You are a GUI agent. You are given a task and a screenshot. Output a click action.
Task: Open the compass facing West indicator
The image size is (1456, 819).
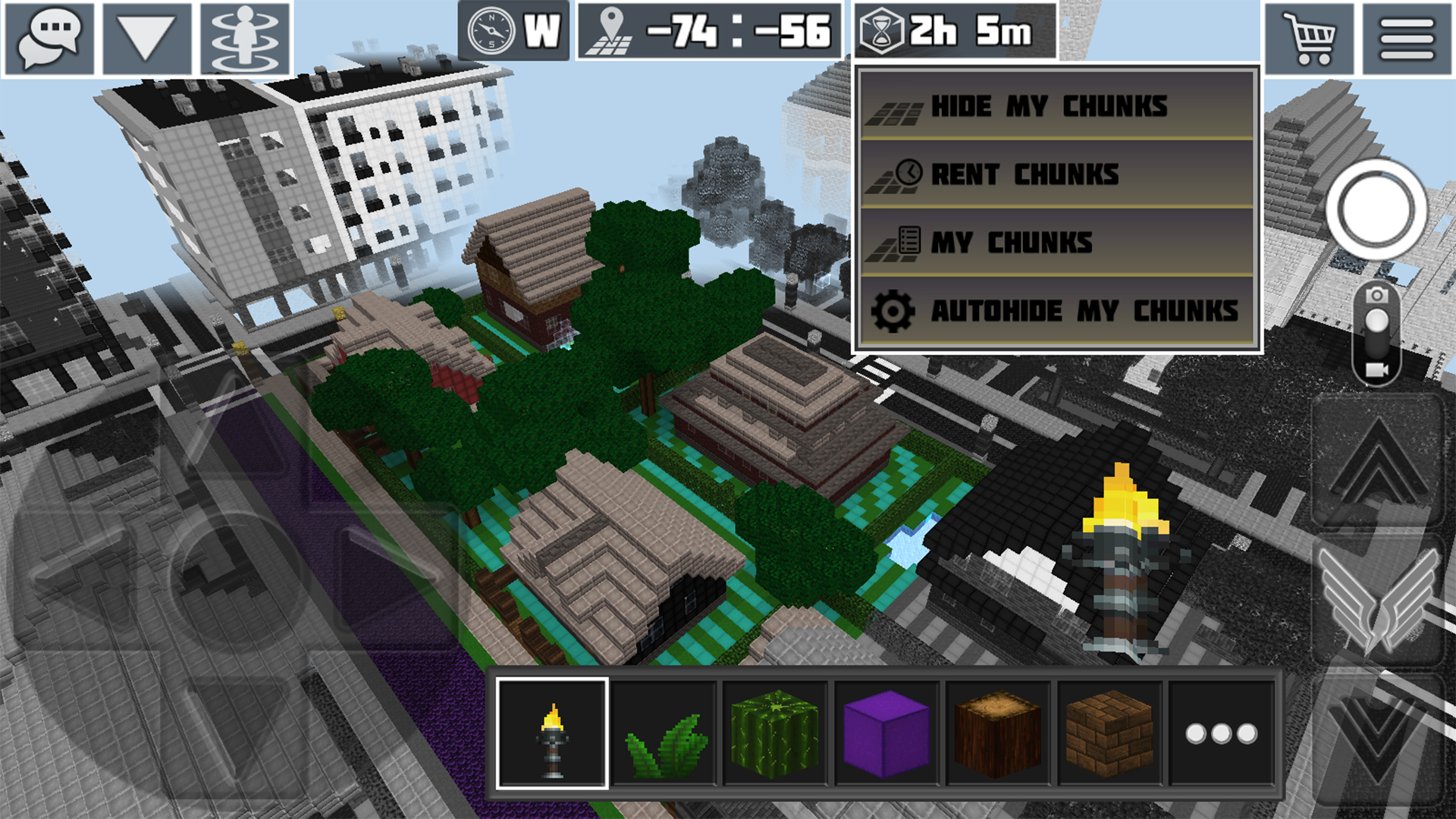pos(512,33)
